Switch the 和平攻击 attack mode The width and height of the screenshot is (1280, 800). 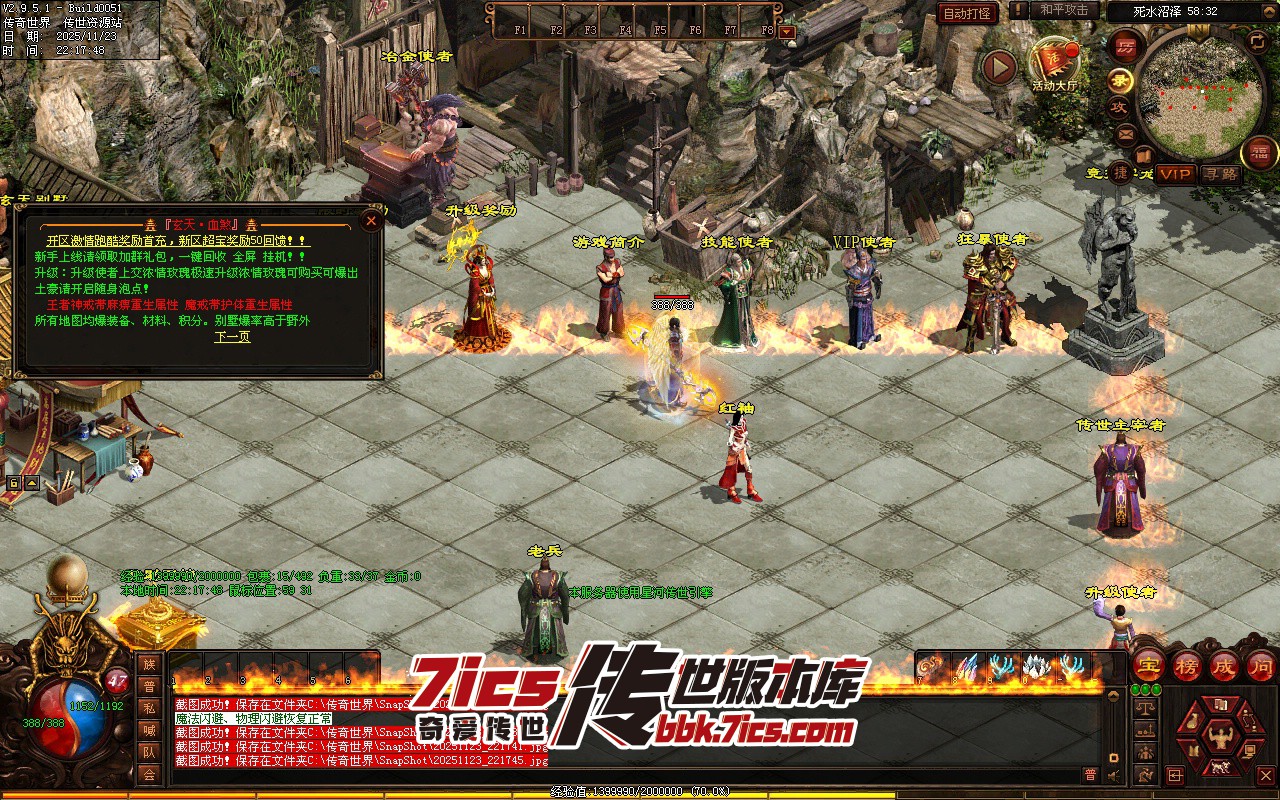coord(1064,10)
